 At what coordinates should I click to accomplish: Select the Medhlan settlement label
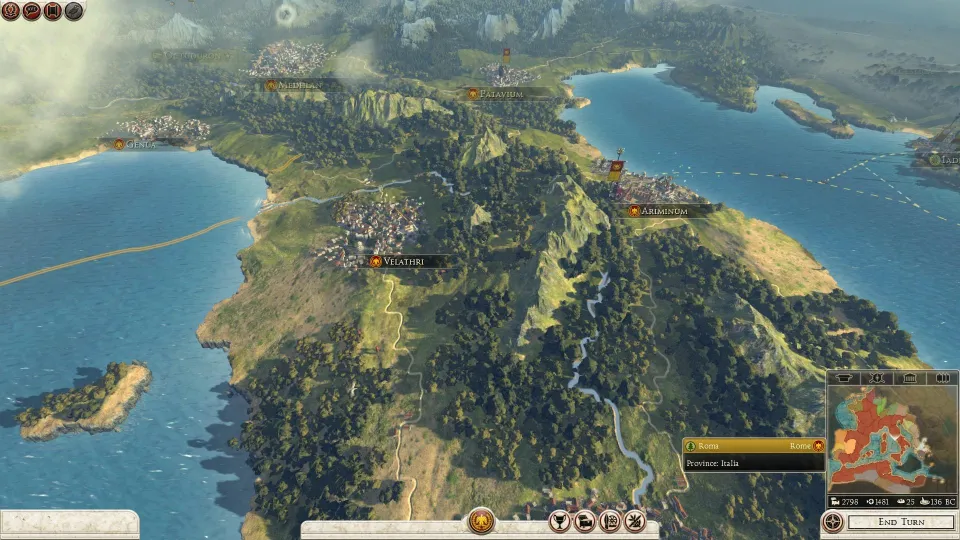[x=298, y=86]
